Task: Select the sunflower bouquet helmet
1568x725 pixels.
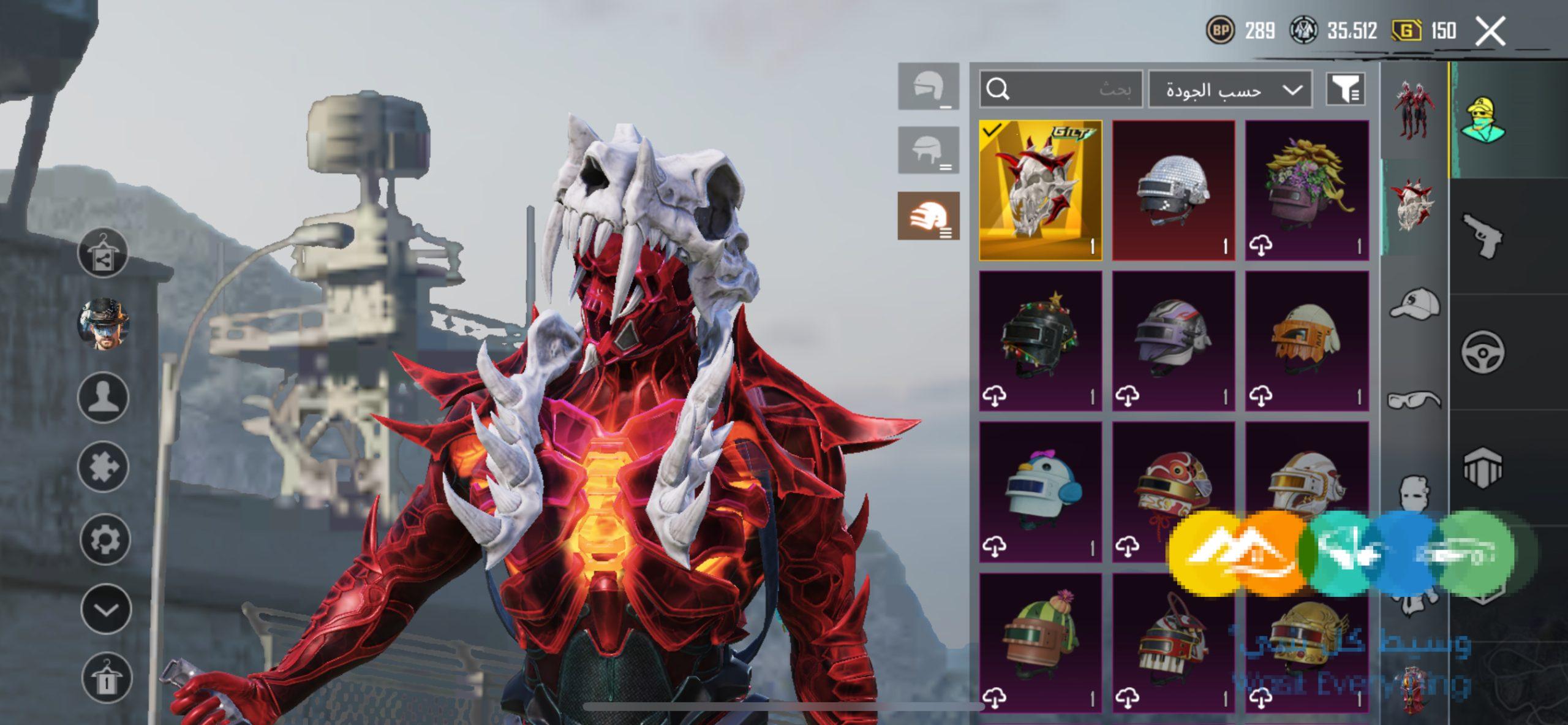Action: click(1306, 190)
